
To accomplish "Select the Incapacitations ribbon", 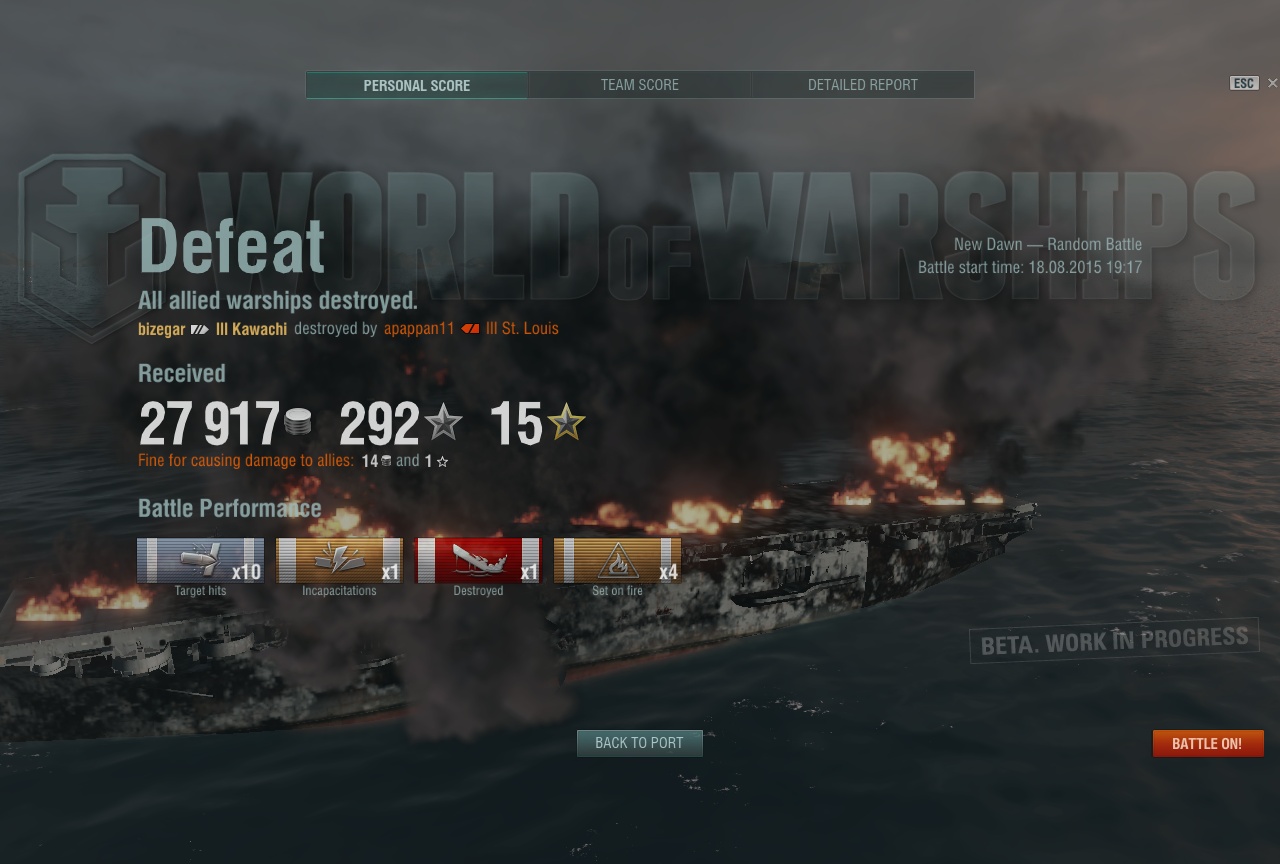I will 339,560.
